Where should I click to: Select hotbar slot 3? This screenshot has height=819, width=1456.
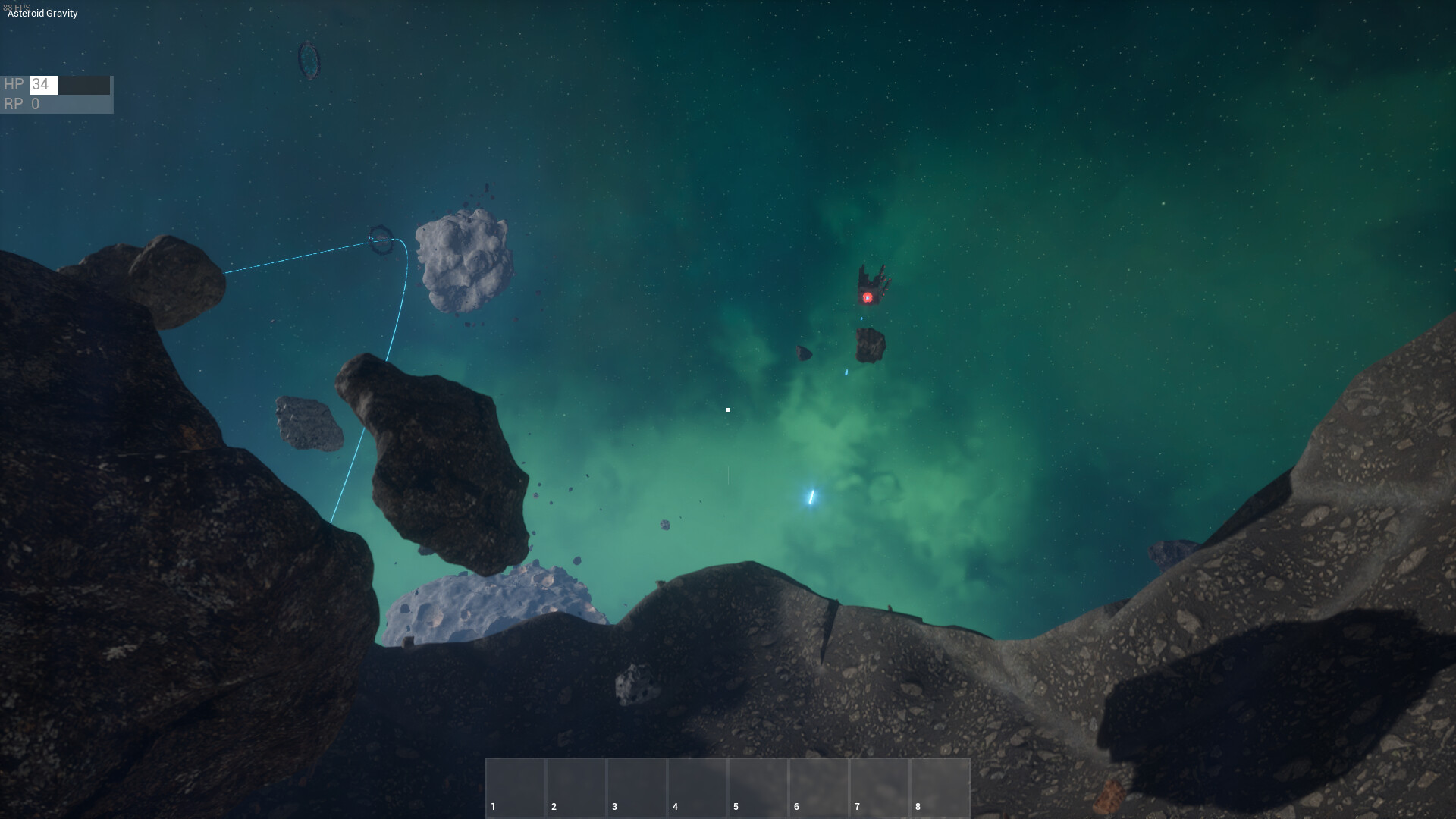pos(637,789)
